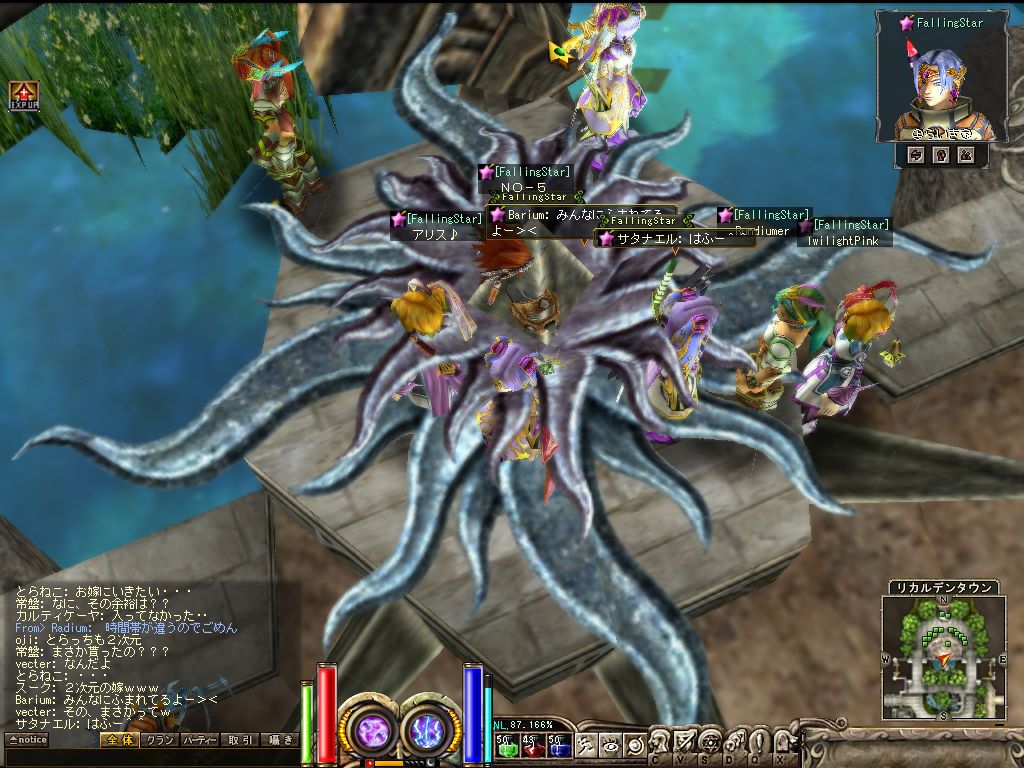The width and height of the screenshot is (1024, 768).
Task: Switch to the 取引 chat tab
Action: tap(239, 740)
